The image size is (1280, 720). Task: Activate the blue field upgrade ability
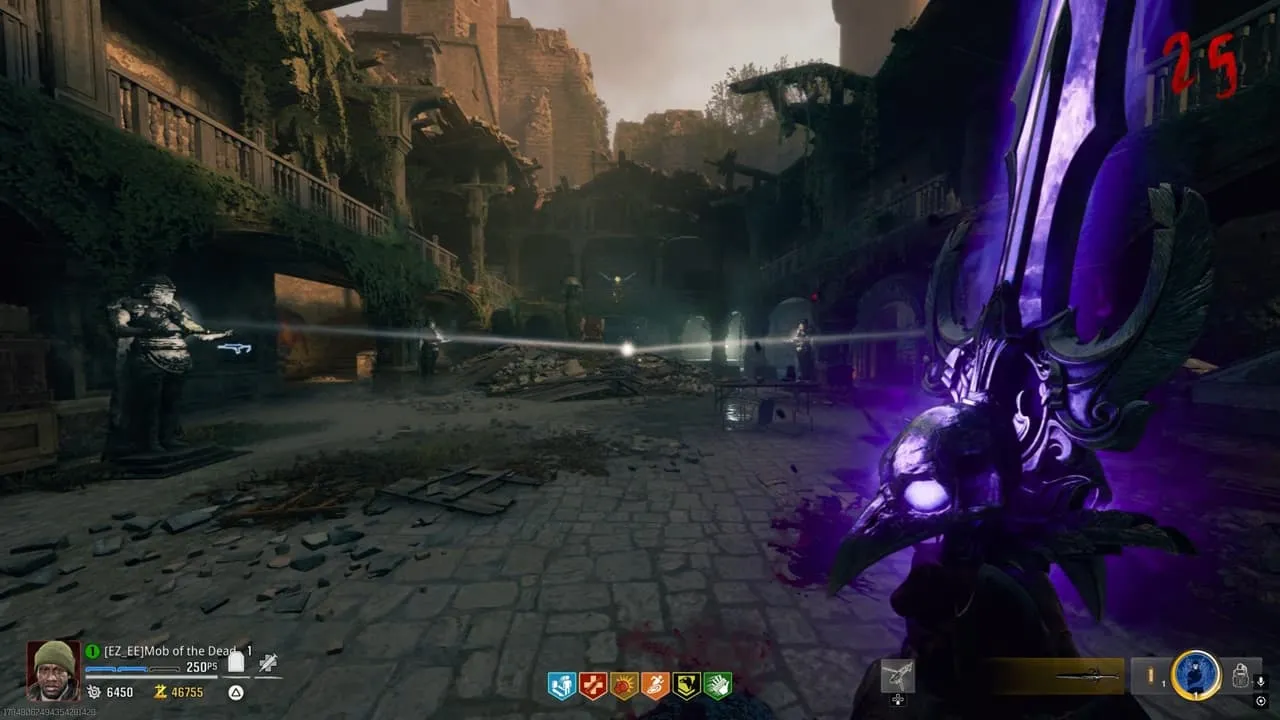(x=1196, y=675)
